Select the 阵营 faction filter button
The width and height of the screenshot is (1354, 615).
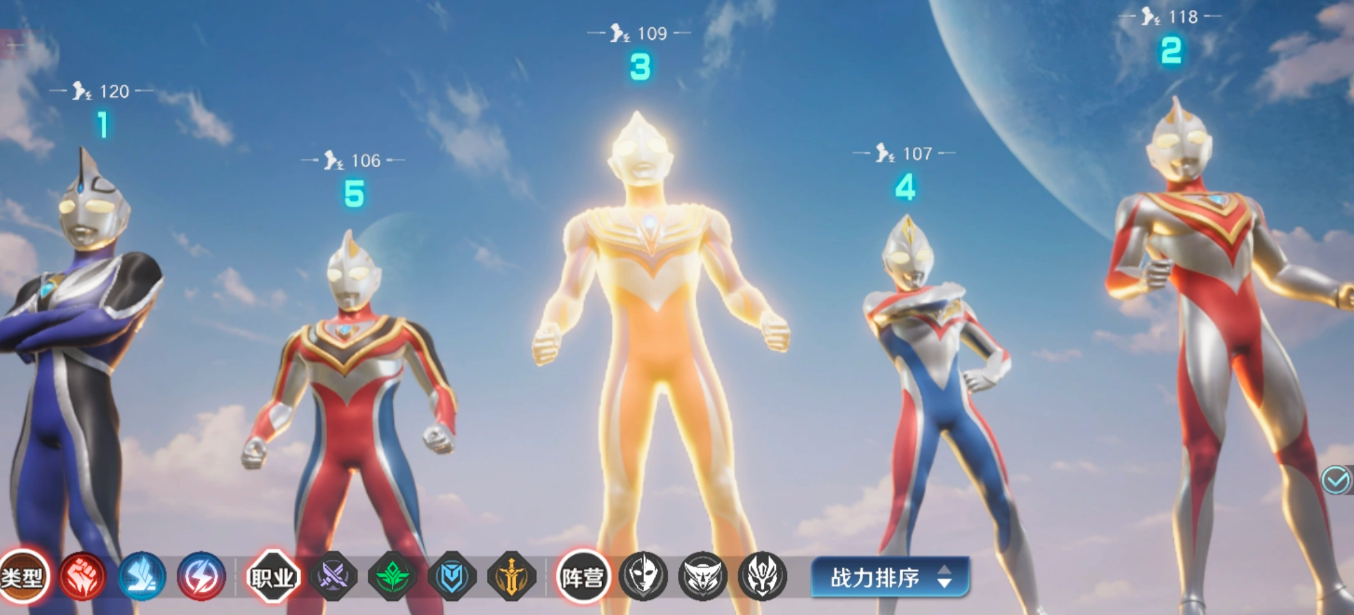point(582,577)
